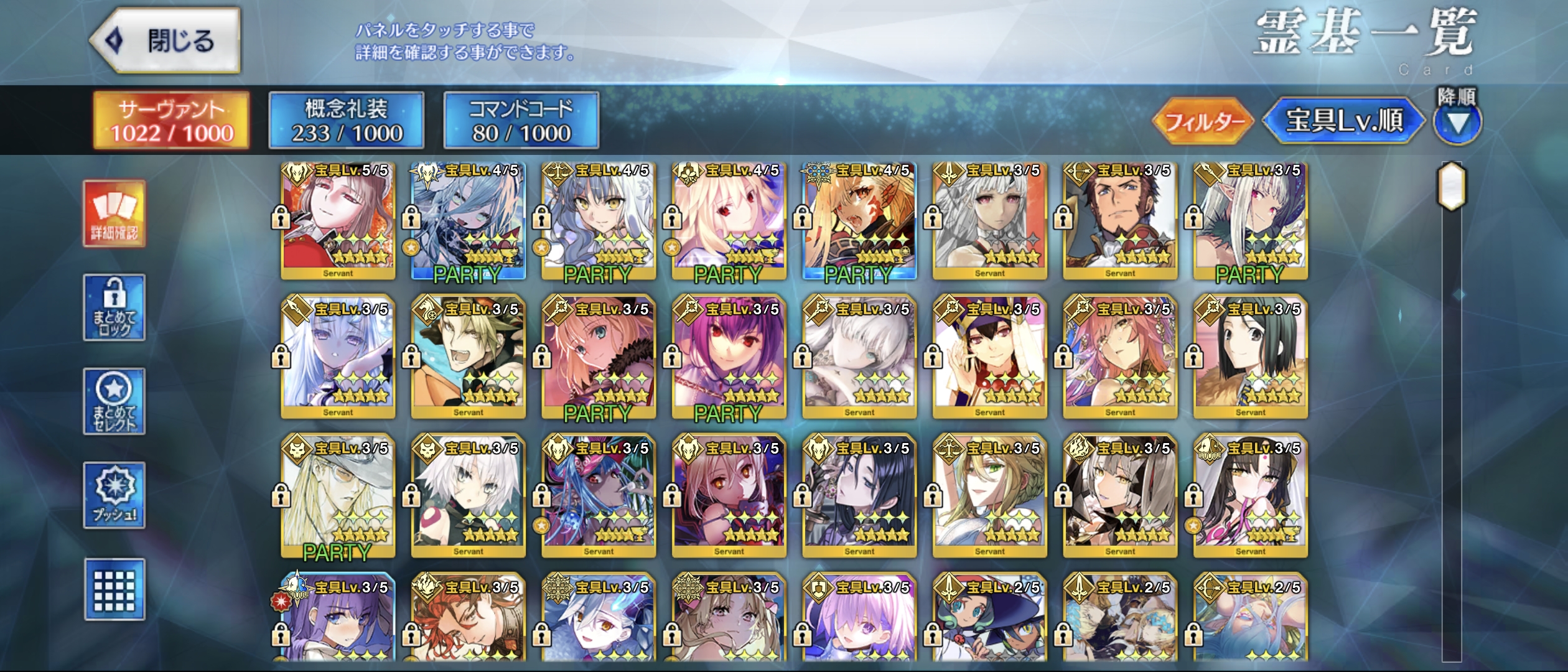Choose まとめてセレクト bulk select
The height and width of the screenshot is (672, 1568).
click(x=114, y=401)
